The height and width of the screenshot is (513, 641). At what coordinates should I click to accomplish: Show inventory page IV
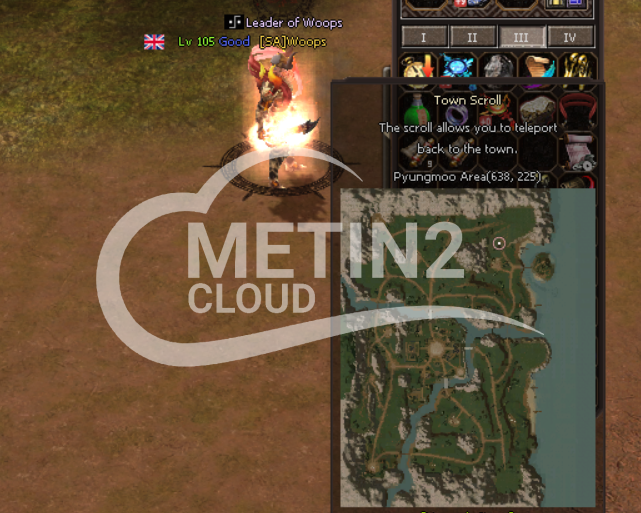tap(570, 37)
